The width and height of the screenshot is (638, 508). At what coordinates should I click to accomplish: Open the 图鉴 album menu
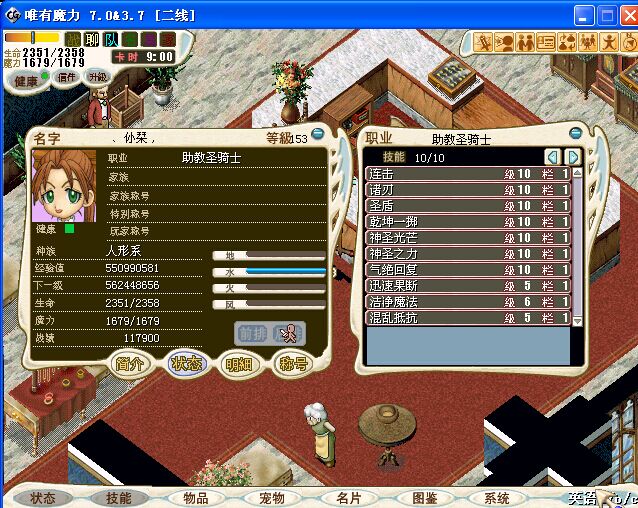tap(424, 497)
